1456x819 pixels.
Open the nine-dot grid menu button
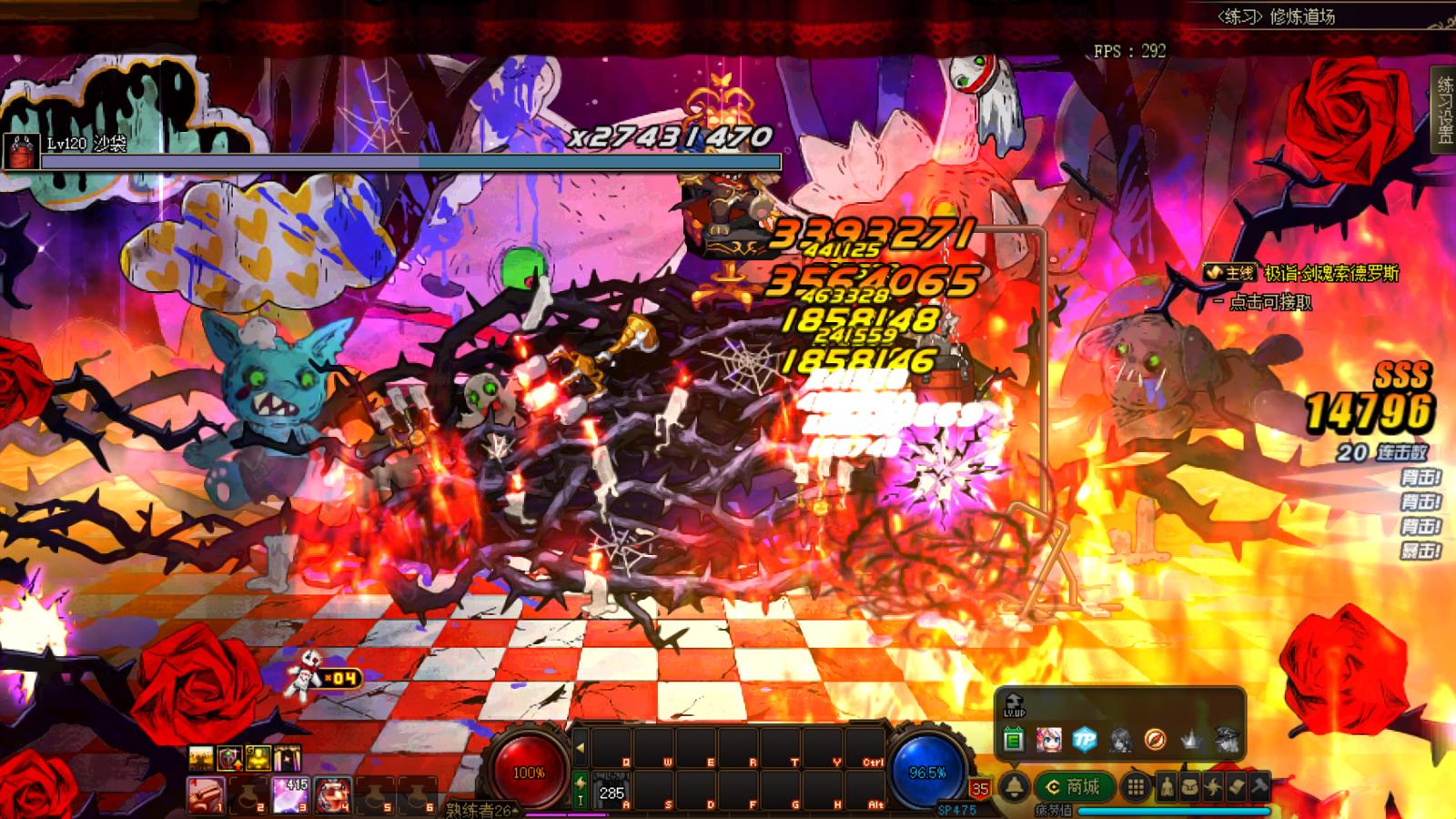point(1135,786)
